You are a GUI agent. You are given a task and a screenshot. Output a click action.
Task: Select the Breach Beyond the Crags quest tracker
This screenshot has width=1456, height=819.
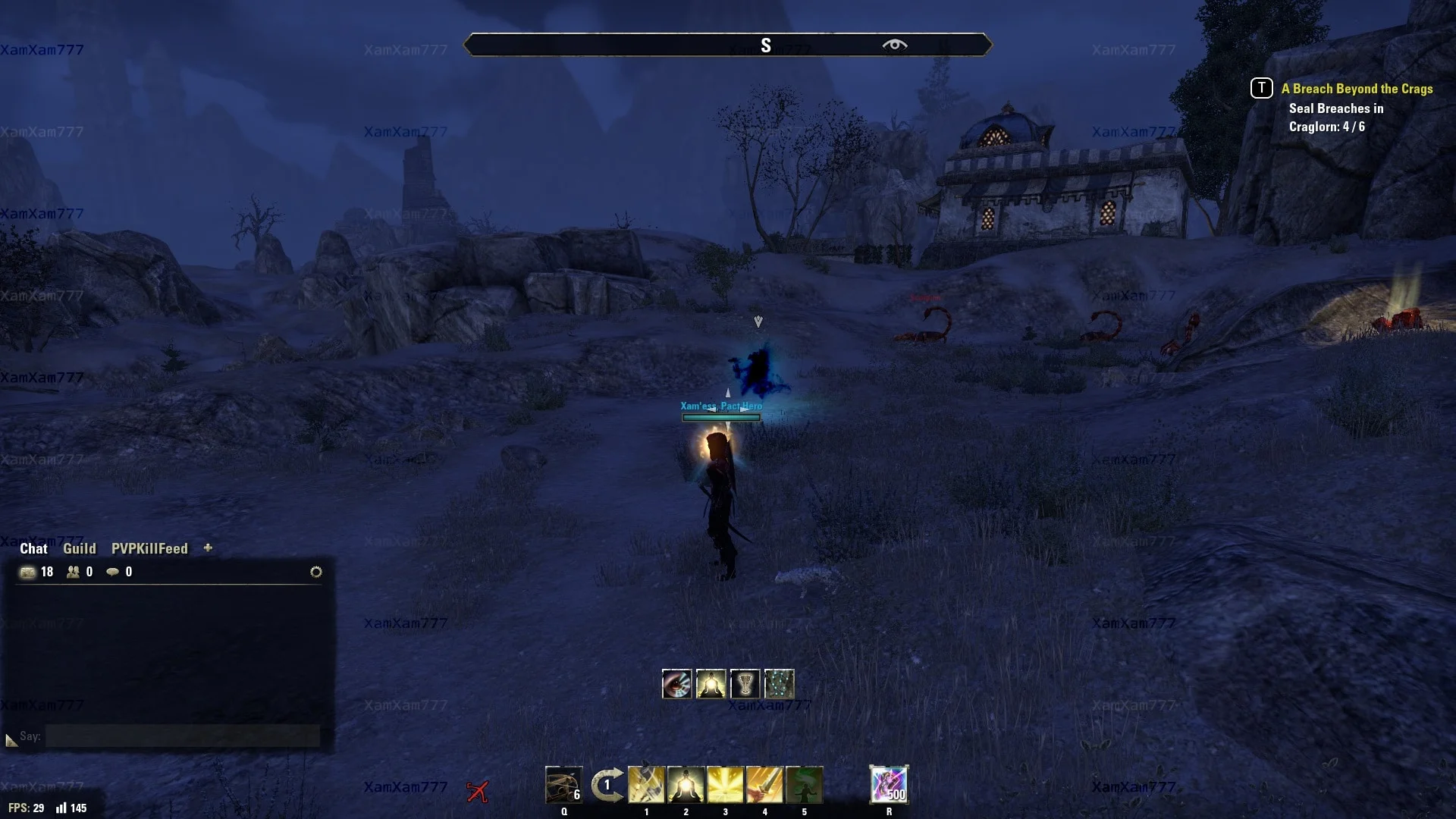(x=1357, y=89)
